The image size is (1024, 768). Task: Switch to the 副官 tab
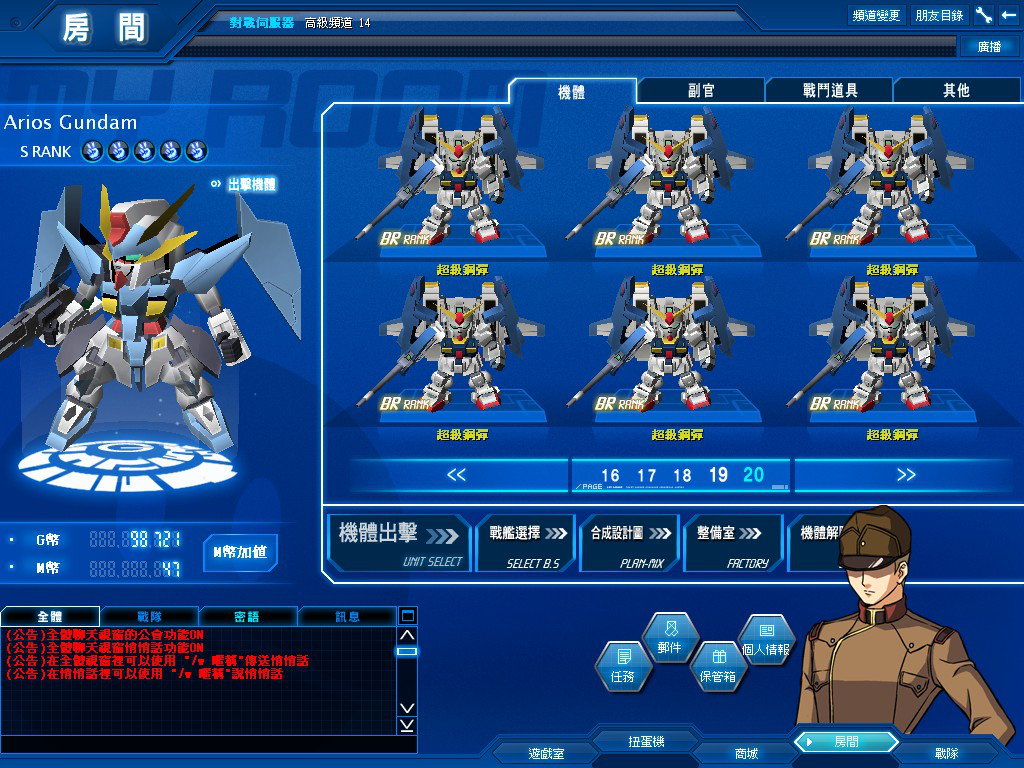[702, 91]
